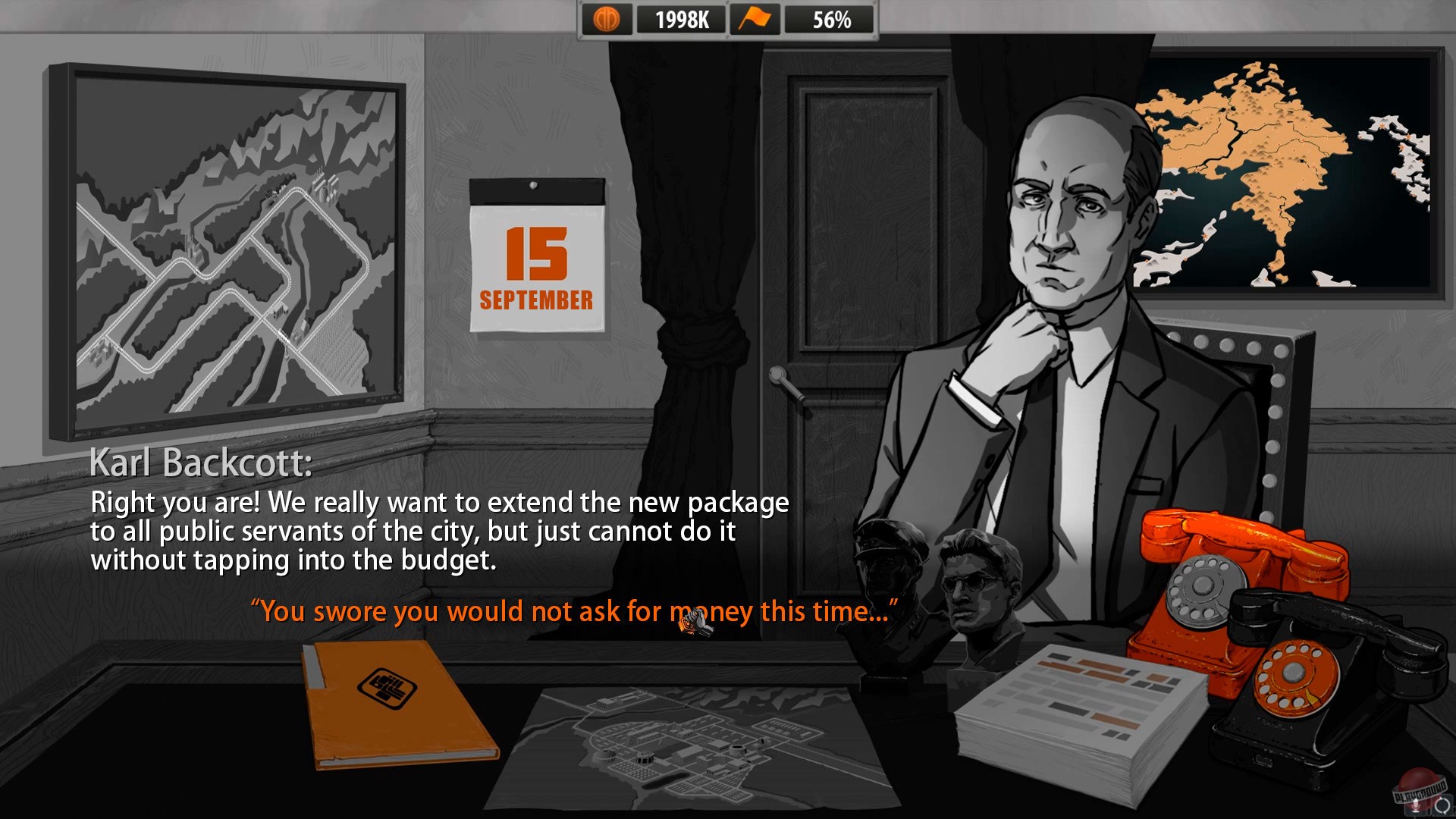Select the orange flag faction icon
Viewport: 1456px width, 819px height.
[x=756, y=18]
